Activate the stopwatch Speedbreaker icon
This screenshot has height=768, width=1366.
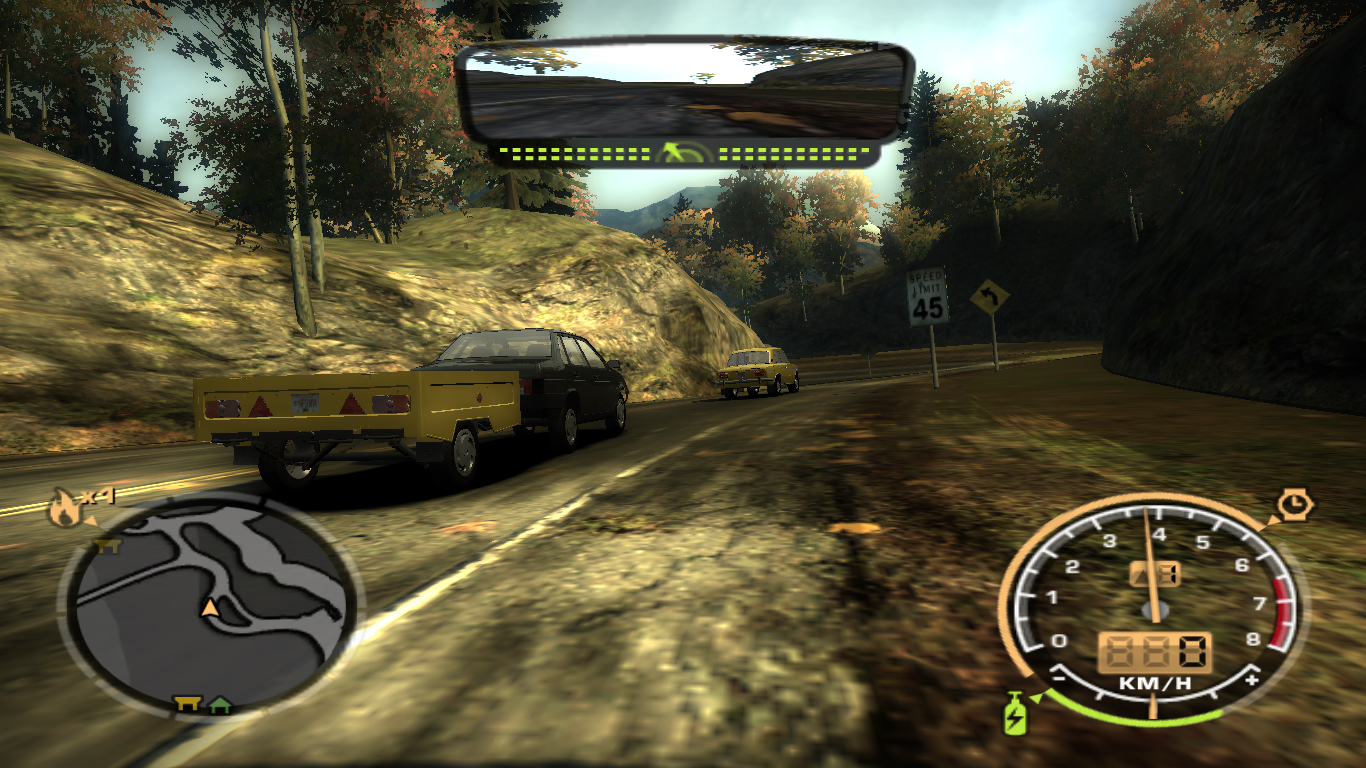[1295, 504]
